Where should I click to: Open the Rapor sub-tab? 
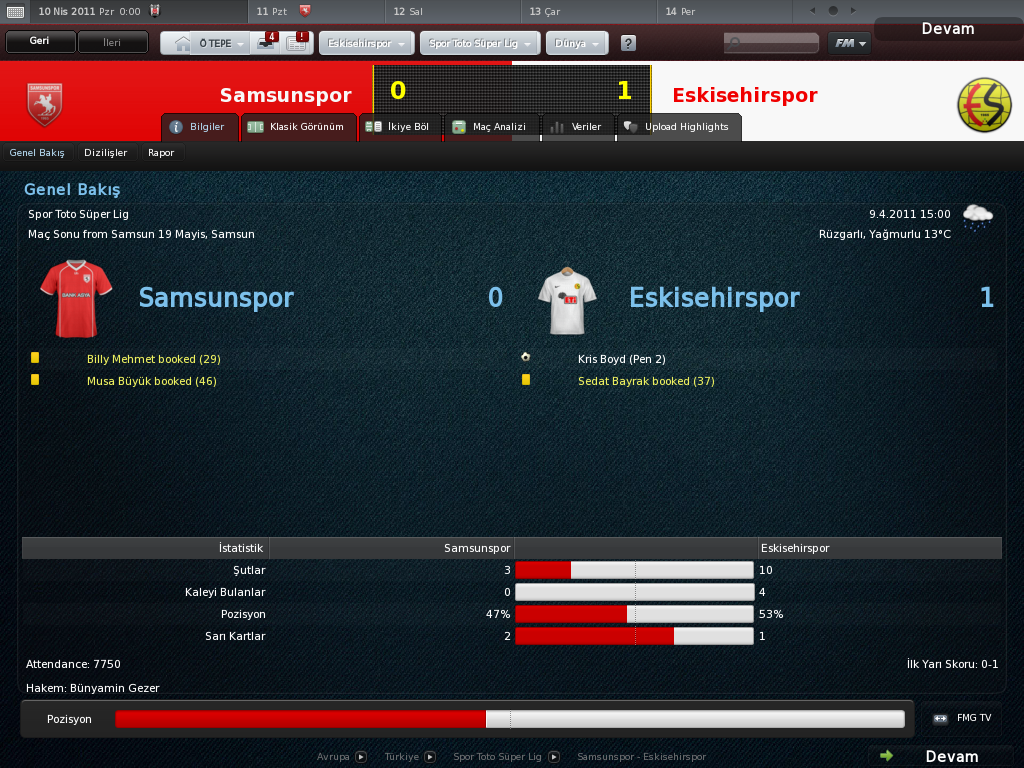(161, 153)
